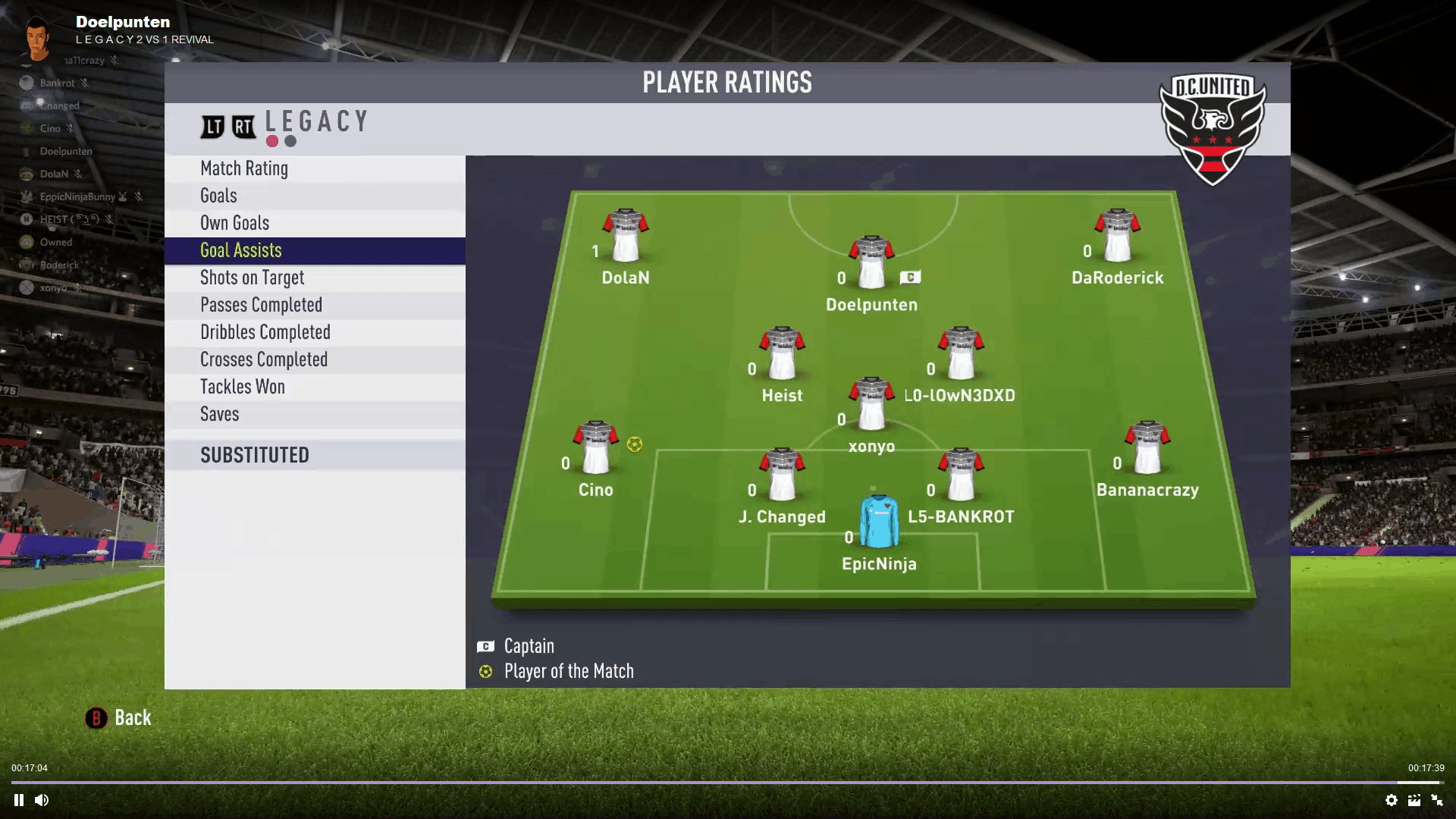Pick captain Doelpunten's player shirt
This screenshot has height=819, width=1456.
871,263
